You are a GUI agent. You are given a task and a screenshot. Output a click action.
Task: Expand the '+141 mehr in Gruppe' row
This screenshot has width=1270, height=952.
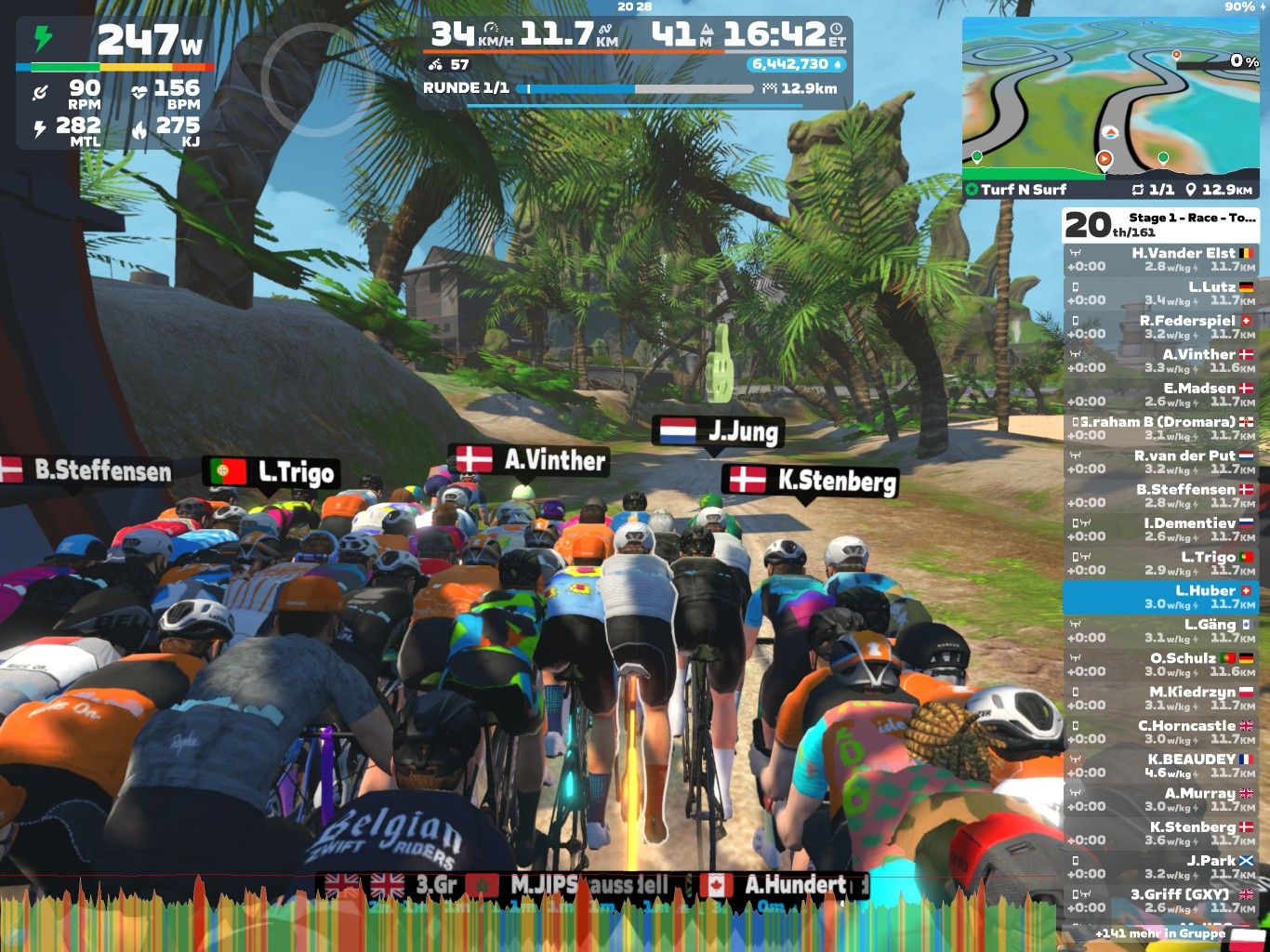pyautogui.click(x=1160, y=932)
